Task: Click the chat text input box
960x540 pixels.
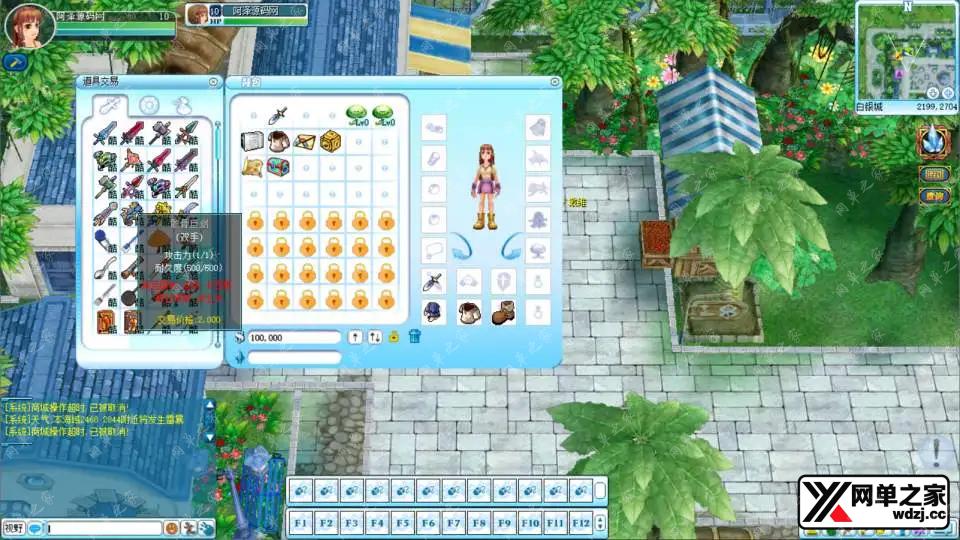Action: 104,527
